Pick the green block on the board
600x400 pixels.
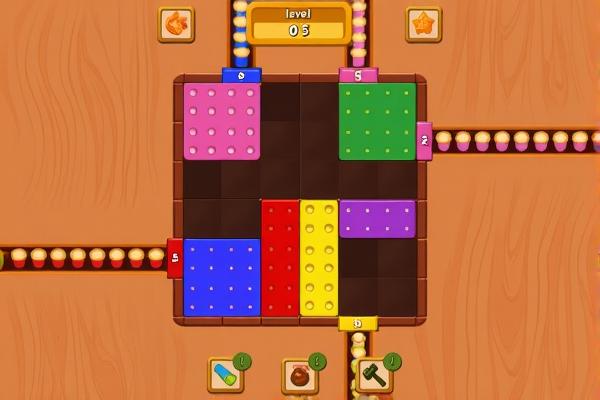tap(377, 121)
